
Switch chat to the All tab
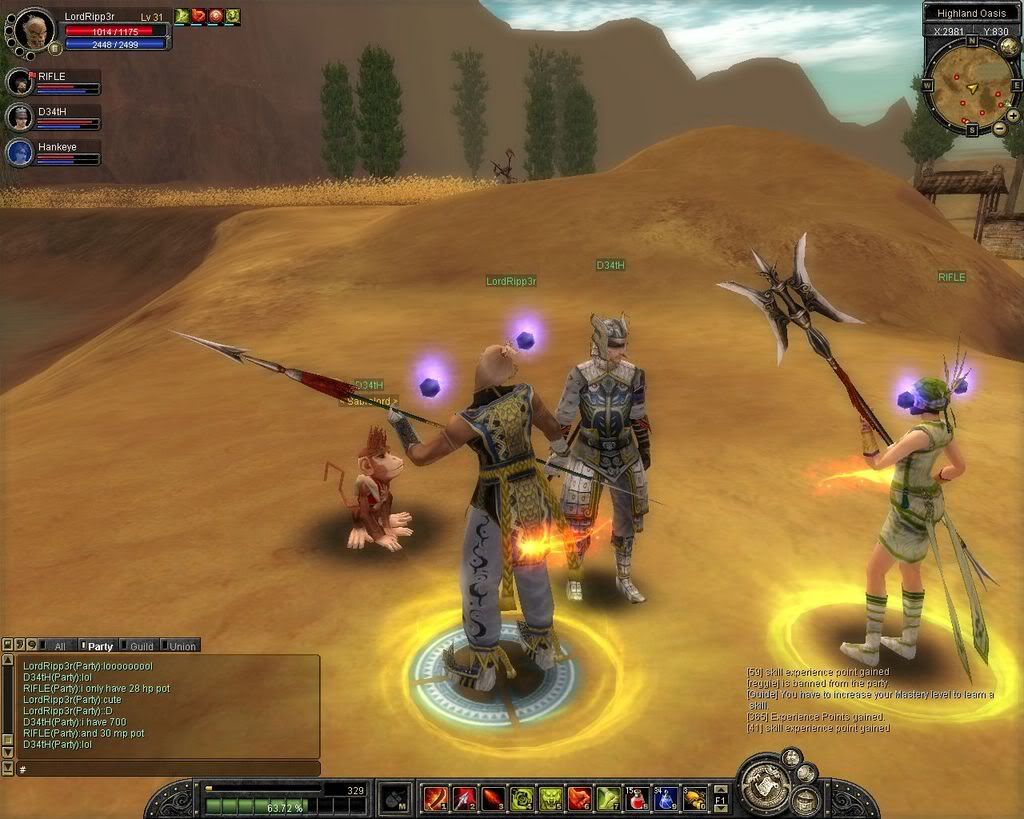click(60, 646)
